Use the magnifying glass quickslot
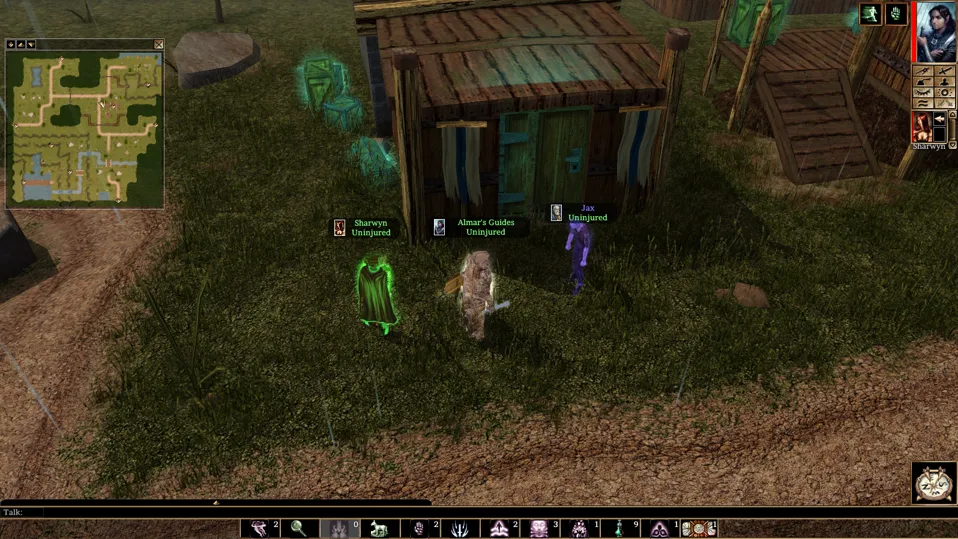Viewport: 958px width, 539px height. tap(299, 528)
